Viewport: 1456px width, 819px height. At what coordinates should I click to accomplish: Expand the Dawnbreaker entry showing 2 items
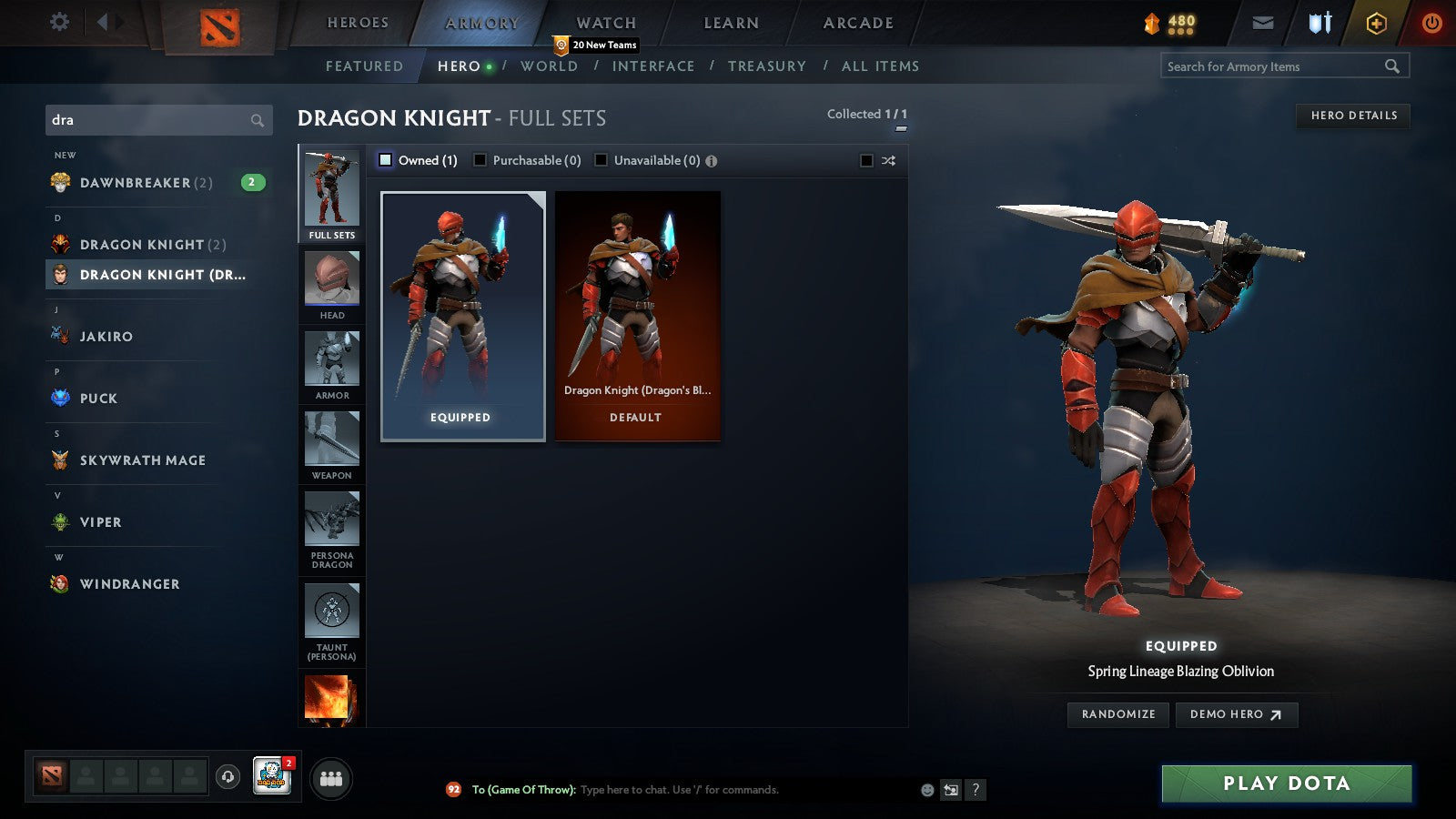click(146, 182)
